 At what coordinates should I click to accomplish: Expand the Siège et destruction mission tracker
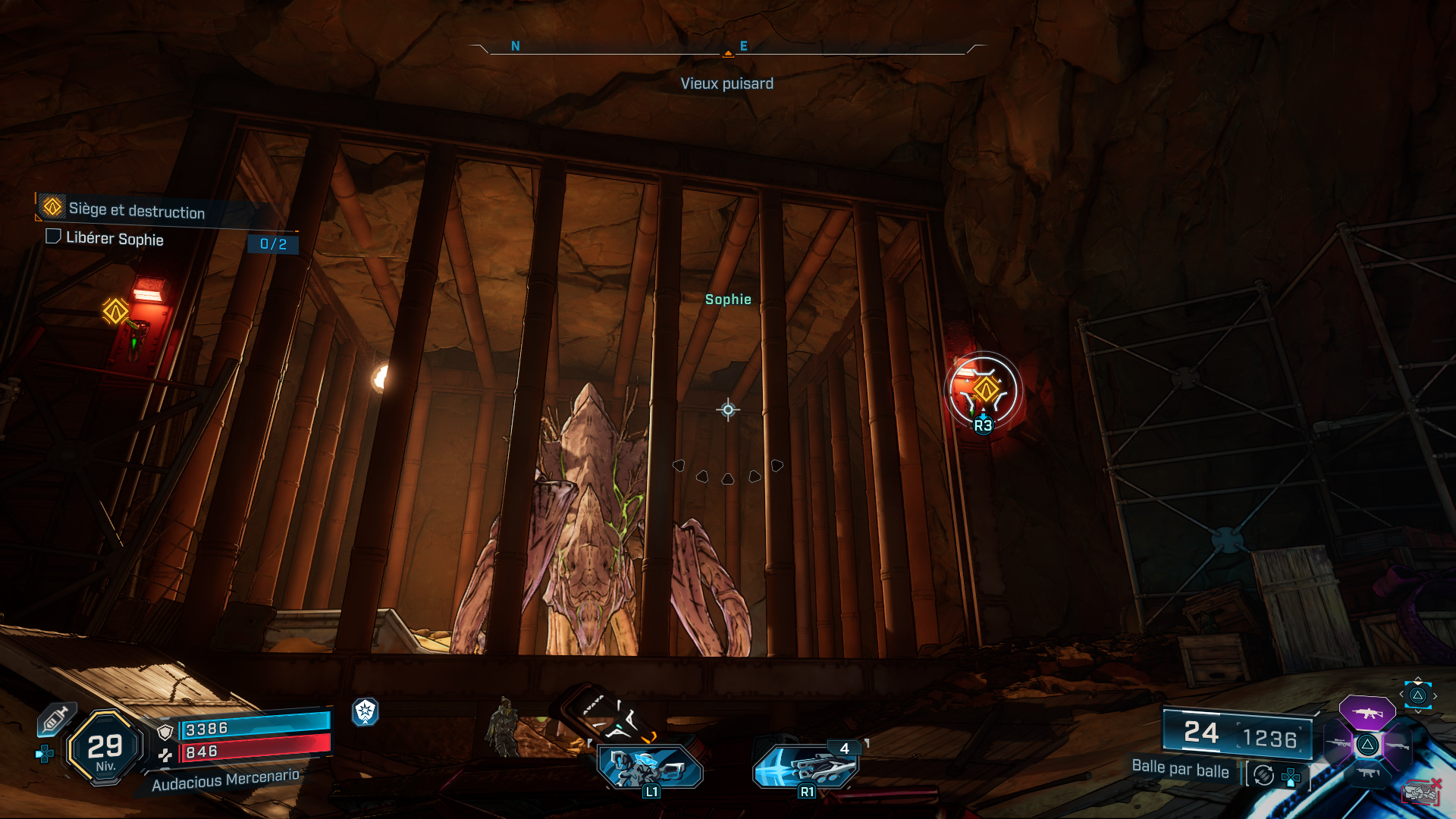(x=135, y=213)
